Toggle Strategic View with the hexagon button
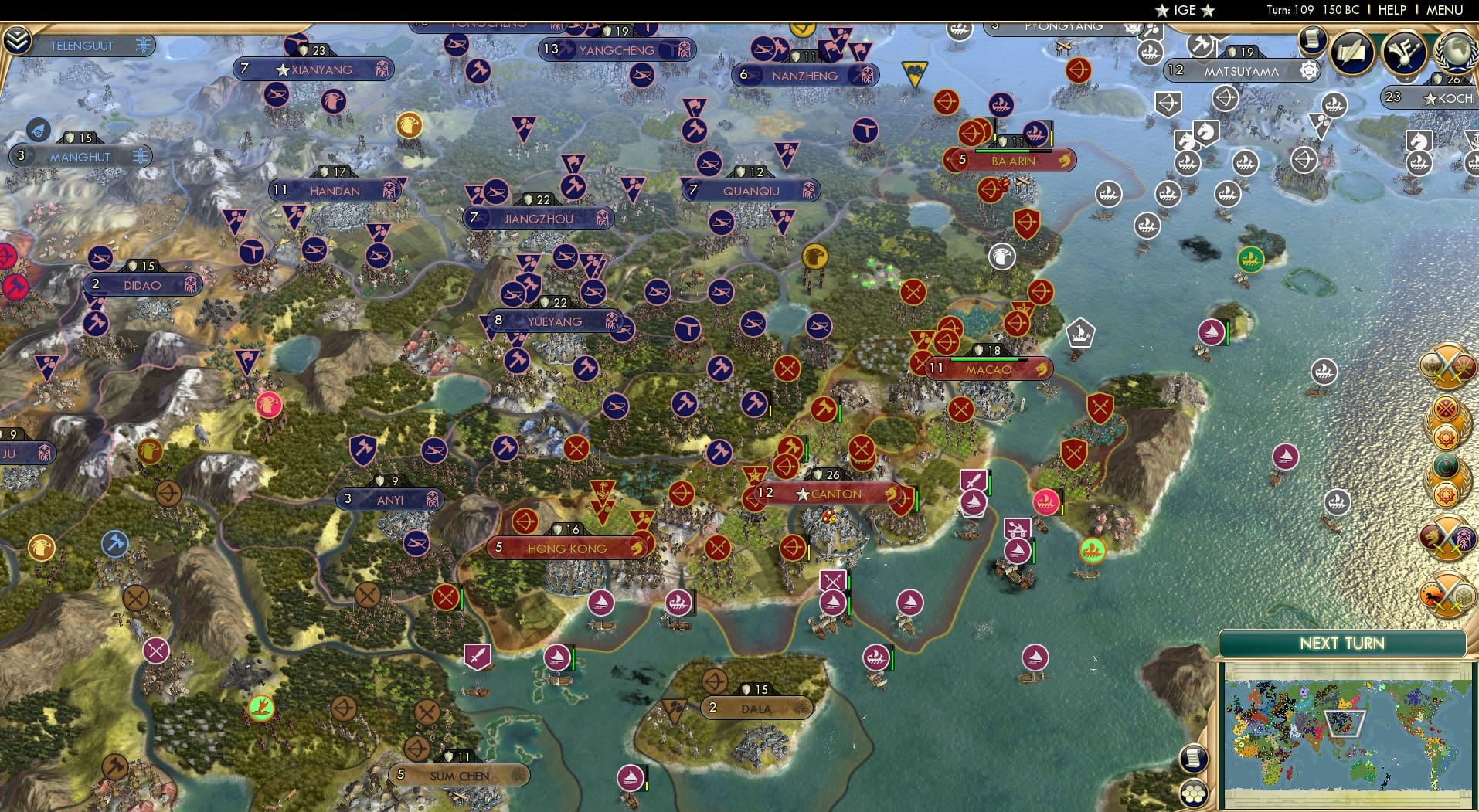 (x=1194, y=795)
